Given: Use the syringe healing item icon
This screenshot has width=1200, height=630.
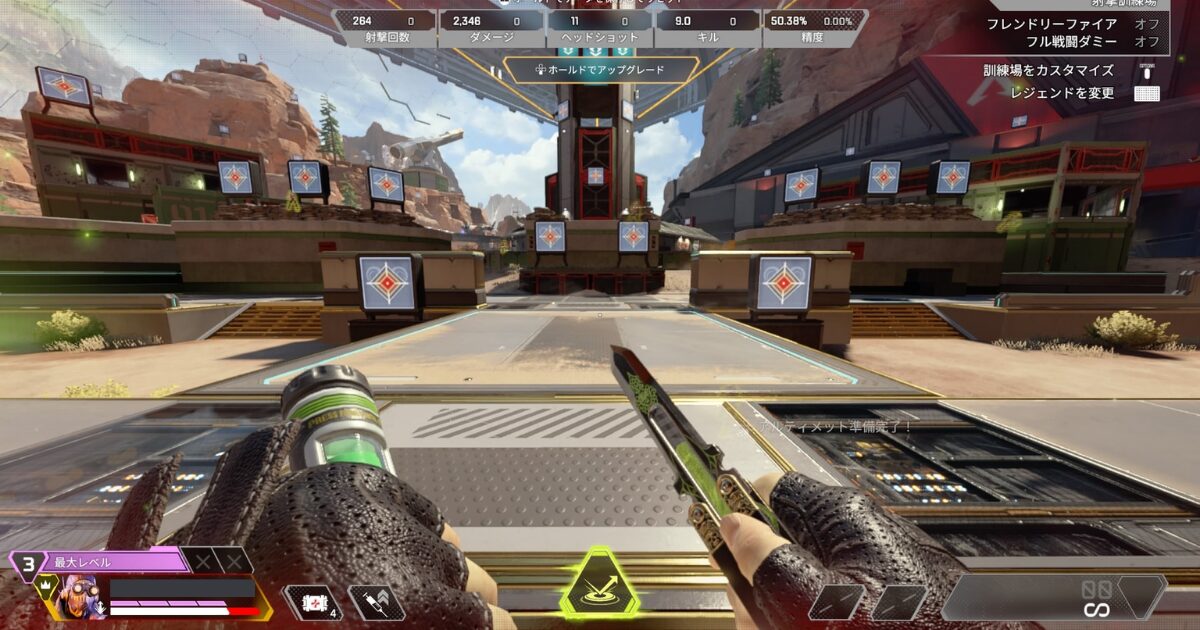Looking at the screenshot, I should [x=376, y=602].
